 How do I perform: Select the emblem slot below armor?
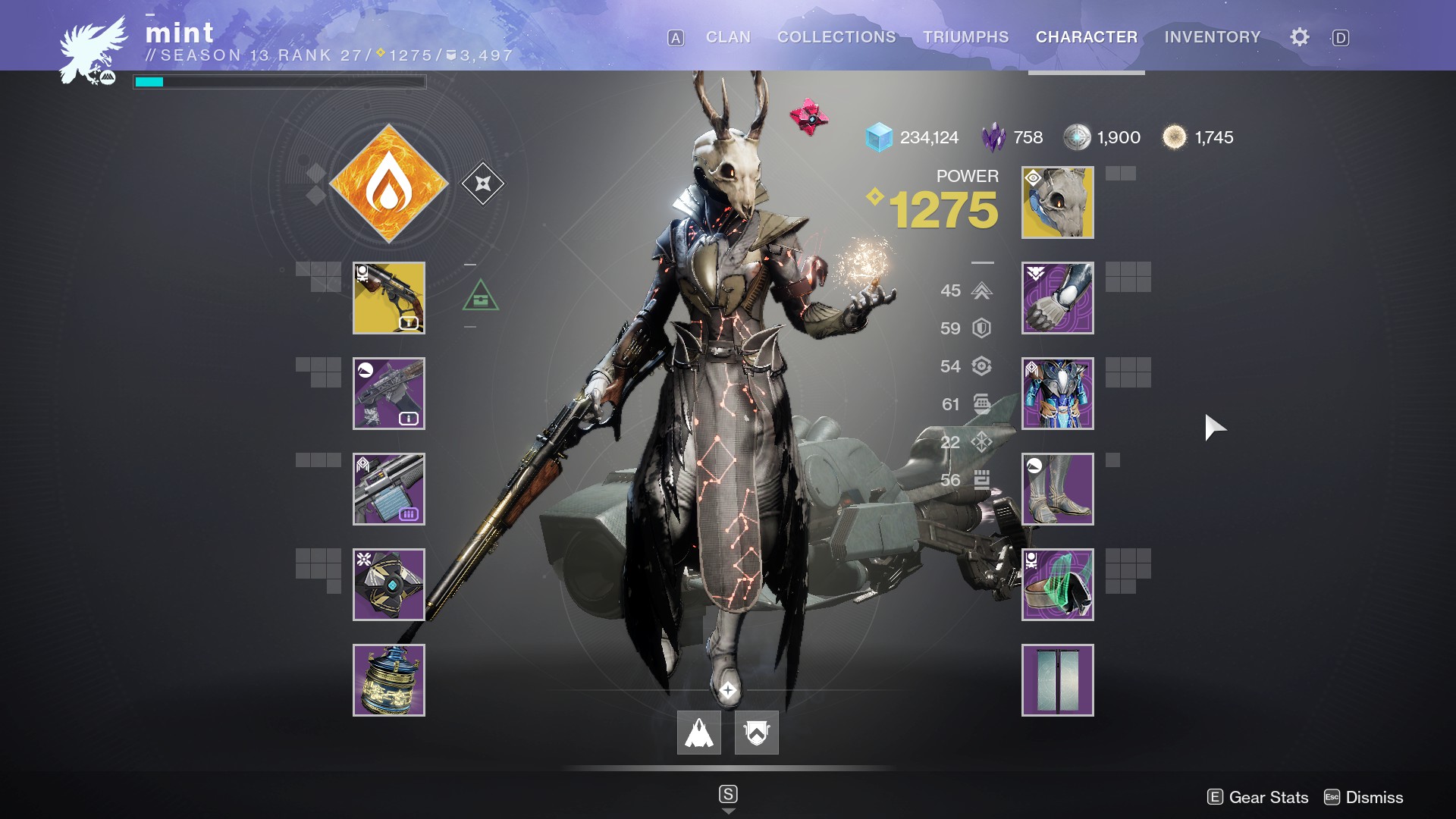pyautogui.click(x=1058, y=680)
